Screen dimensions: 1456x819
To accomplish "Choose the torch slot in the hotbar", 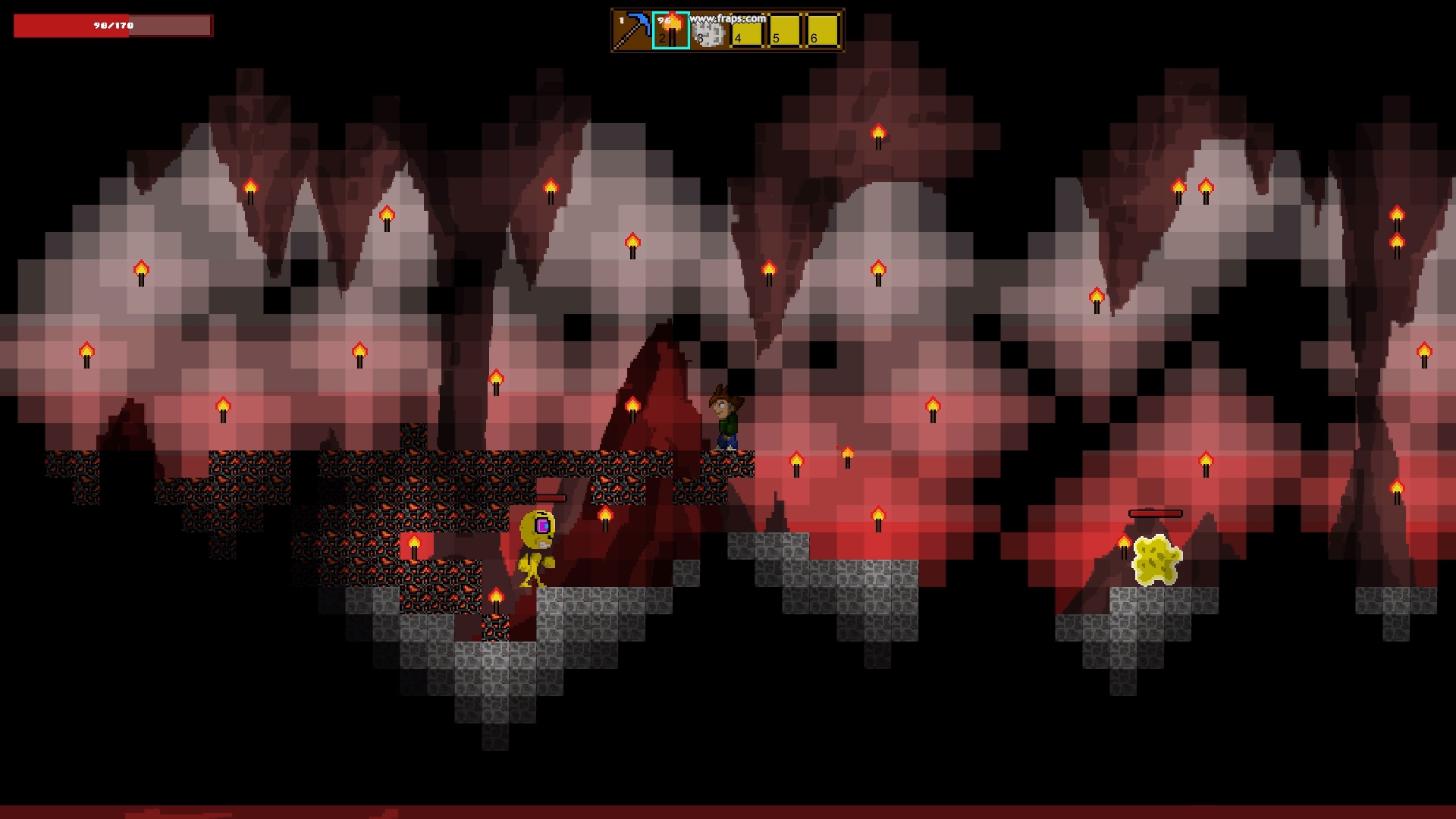I will [x=671, y=30].
